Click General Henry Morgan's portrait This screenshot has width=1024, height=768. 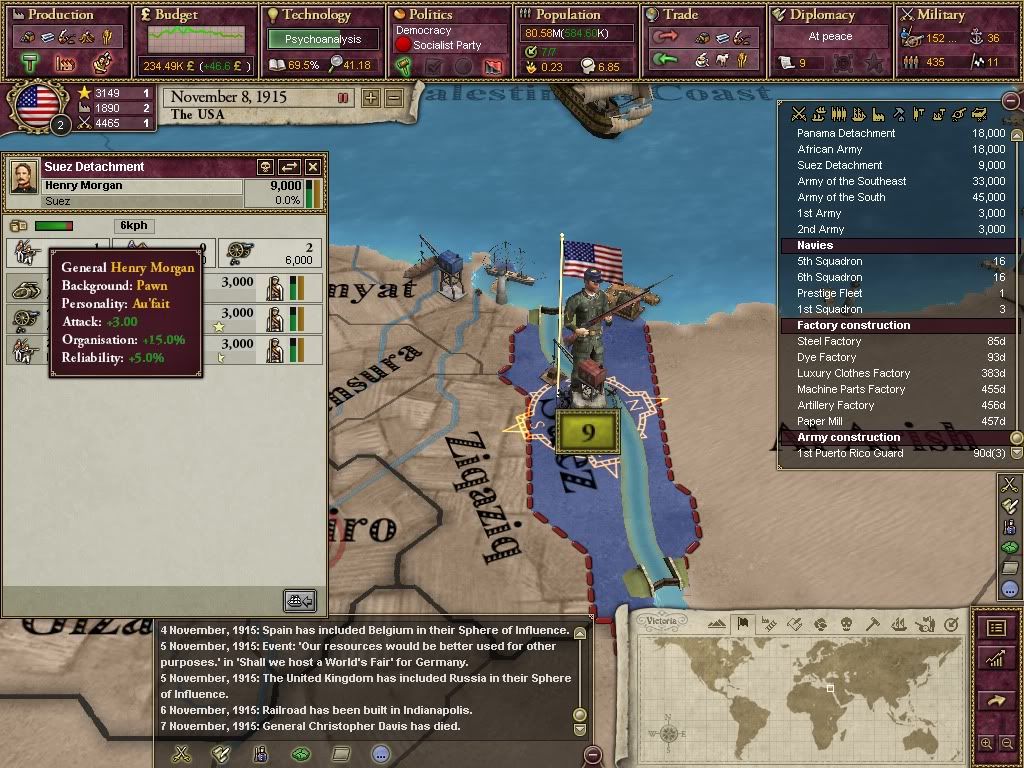(24, 178)
